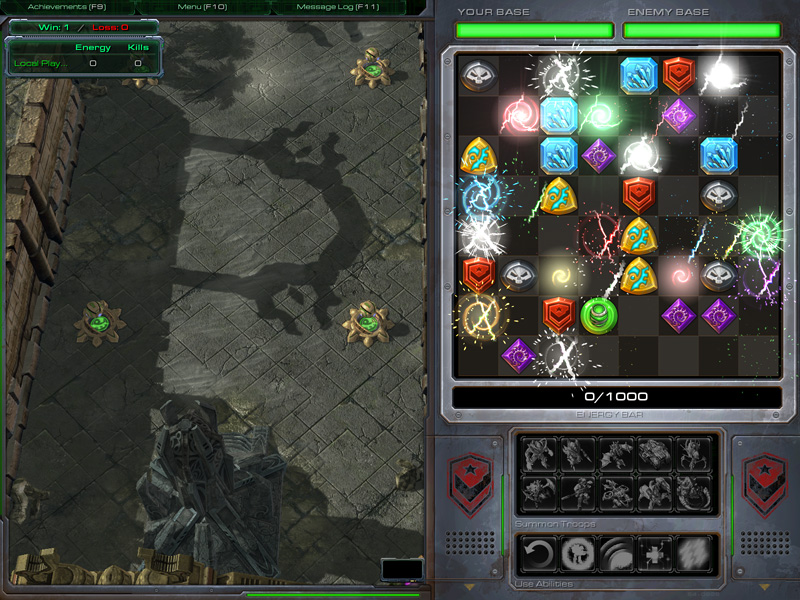
Task: Activate the circular undo arrow ability
Action: pos(540,553)
